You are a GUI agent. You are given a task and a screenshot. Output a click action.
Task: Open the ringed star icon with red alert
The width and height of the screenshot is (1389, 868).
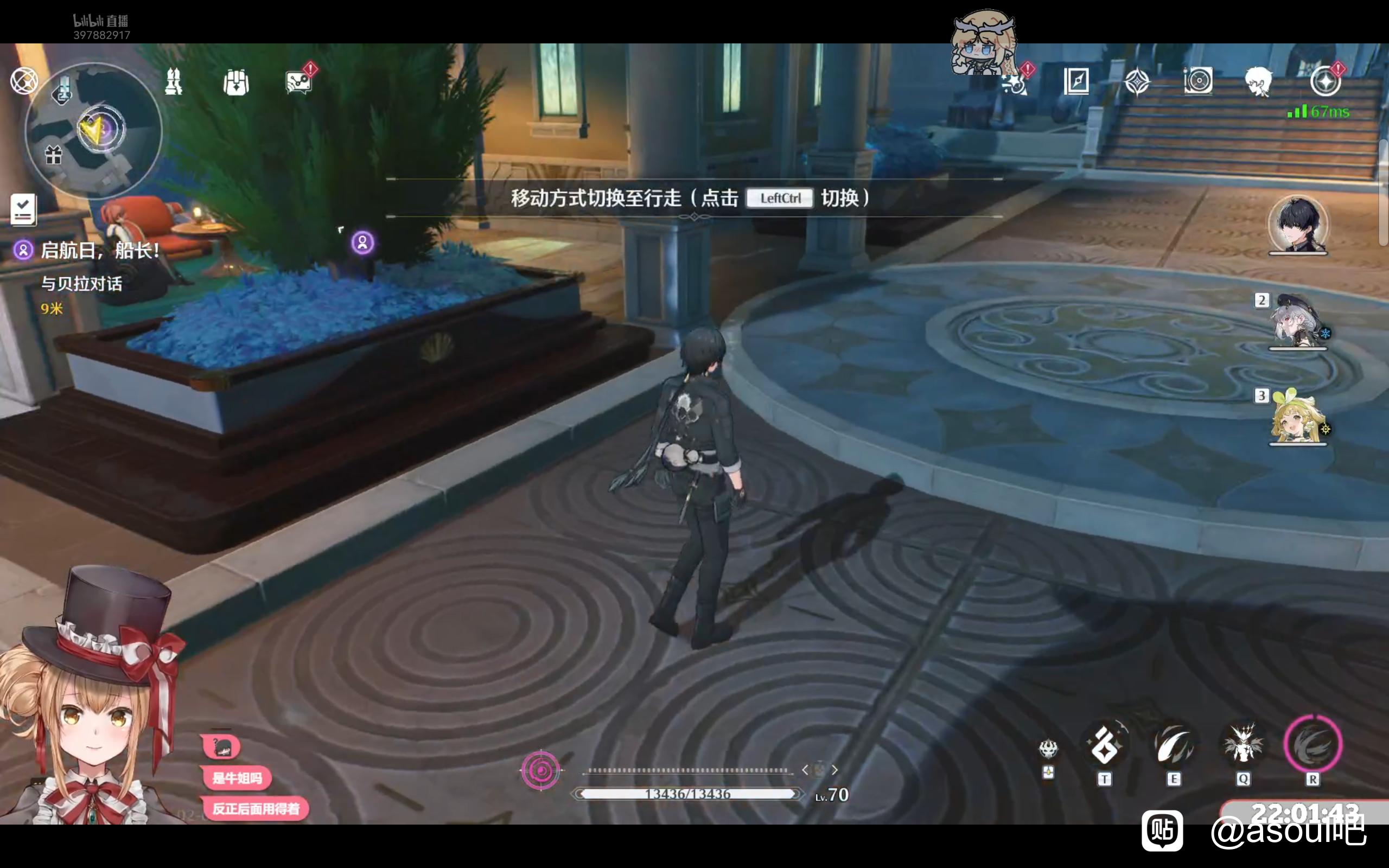(1326, 81)
